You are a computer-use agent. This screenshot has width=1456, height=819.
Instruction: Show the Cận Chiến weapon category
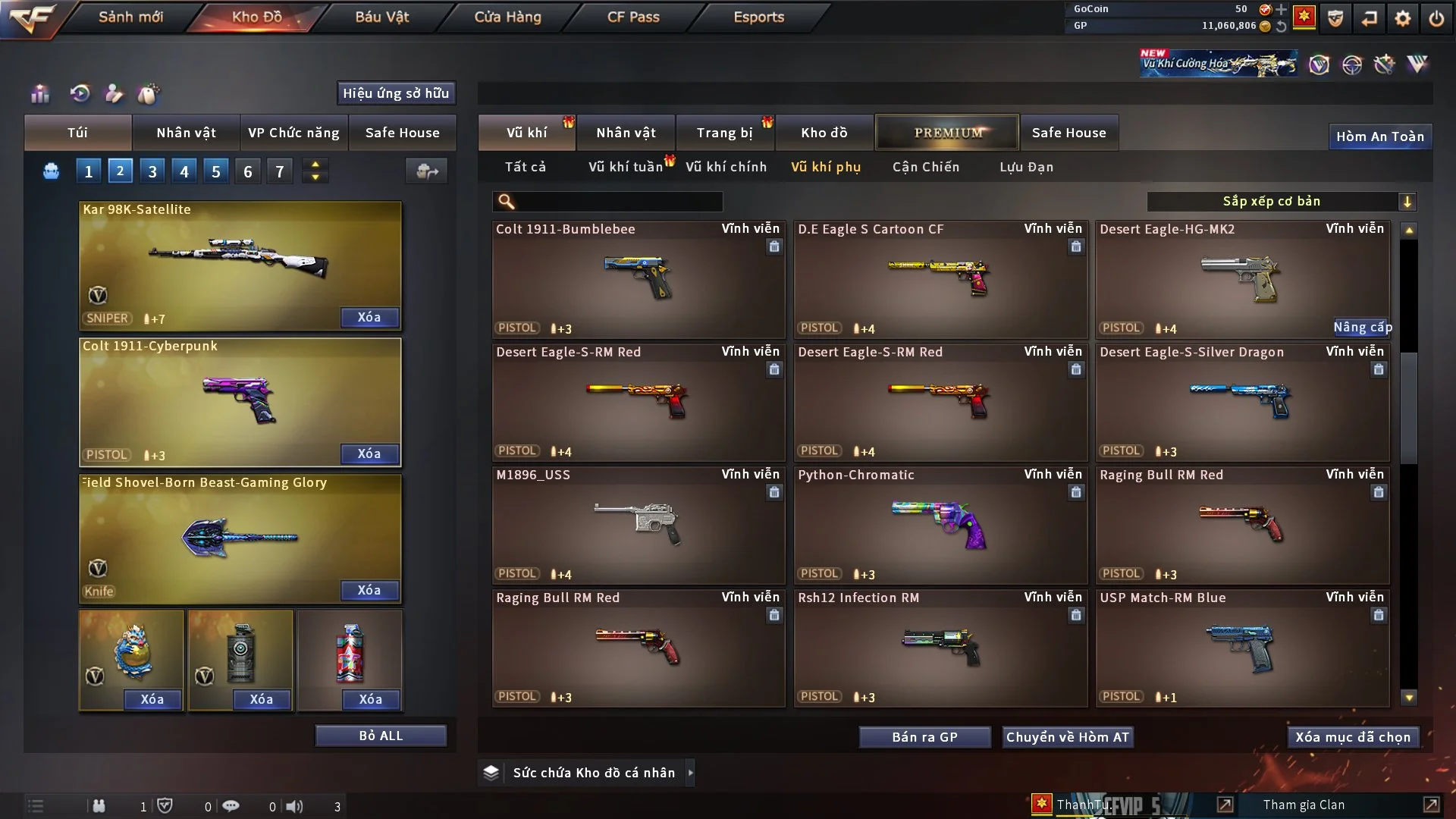point(926,167)
